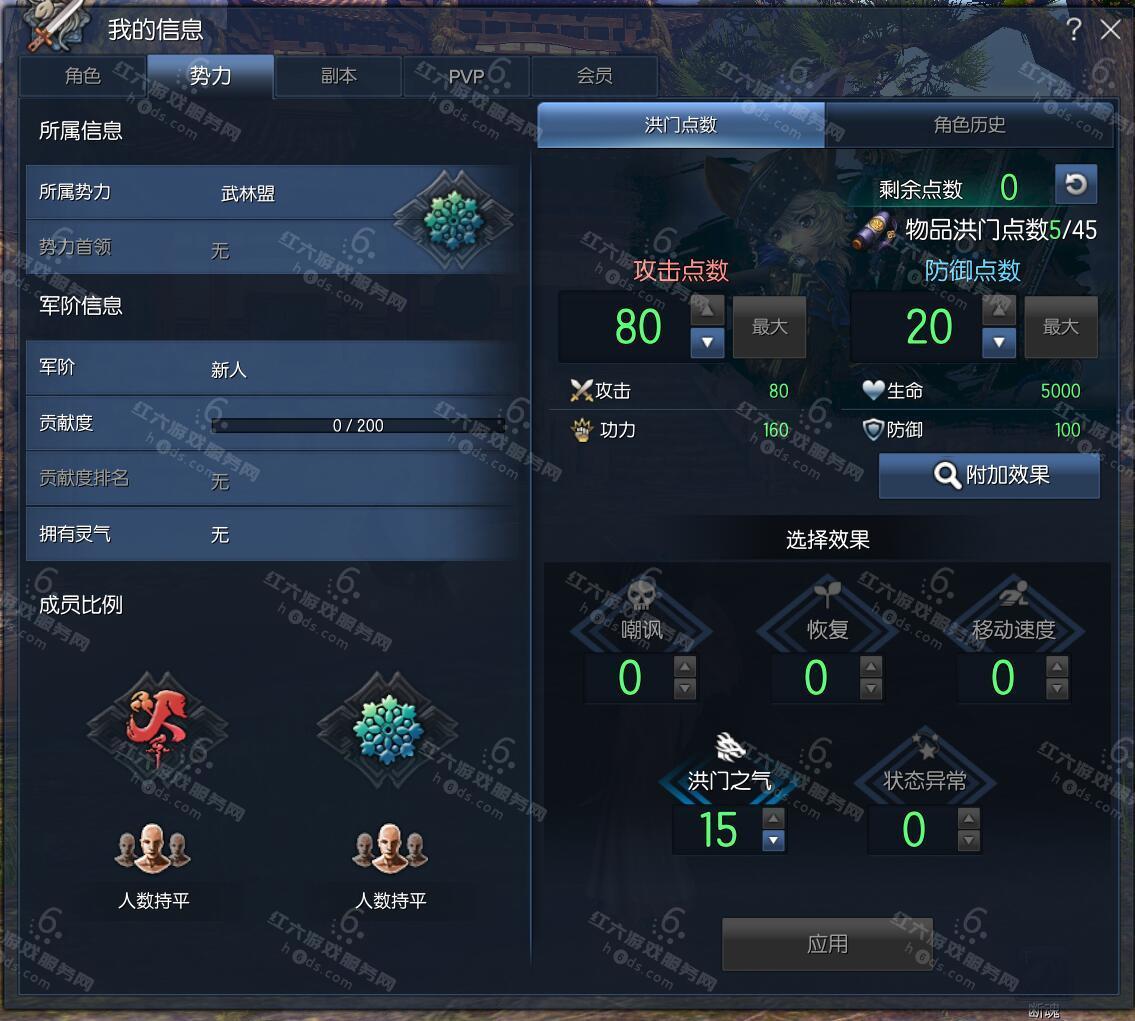The height and width of the screenshot is (1021, 1135).
Task: Switch to the 角色 tab
Action: (83, 76)
